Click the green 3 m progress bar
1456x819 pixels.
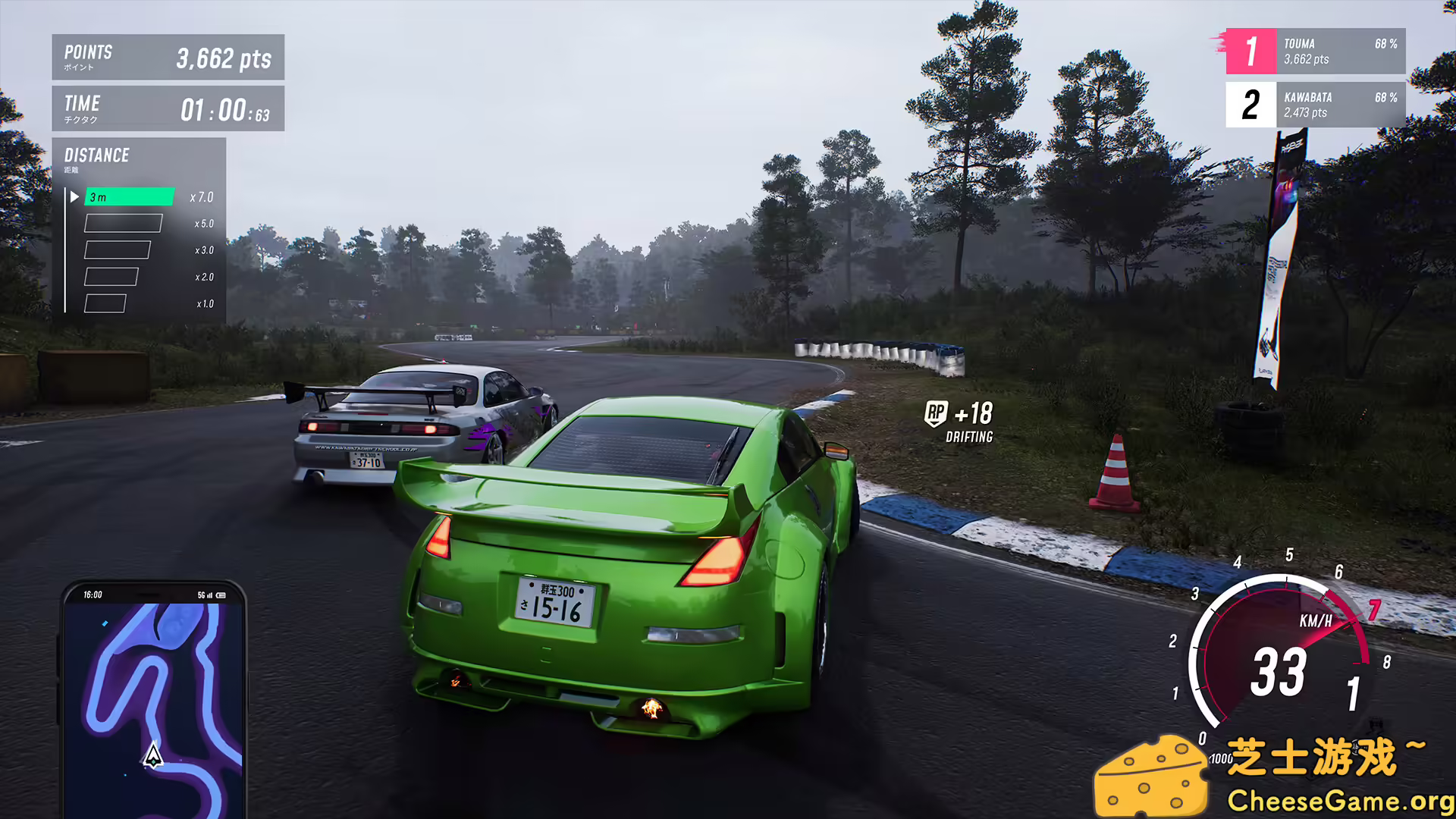click(x=129, y=196)
